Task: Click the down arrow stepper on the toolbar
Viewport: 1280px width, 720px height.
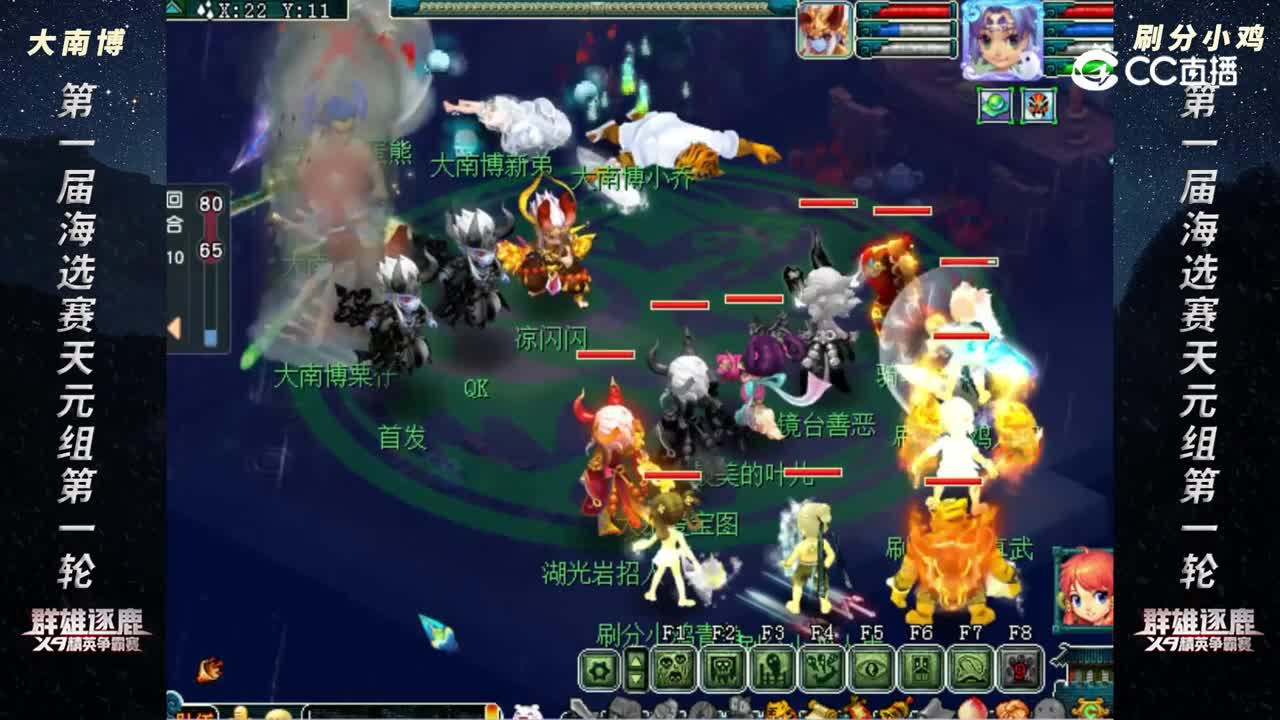Action: click(636, 678)
